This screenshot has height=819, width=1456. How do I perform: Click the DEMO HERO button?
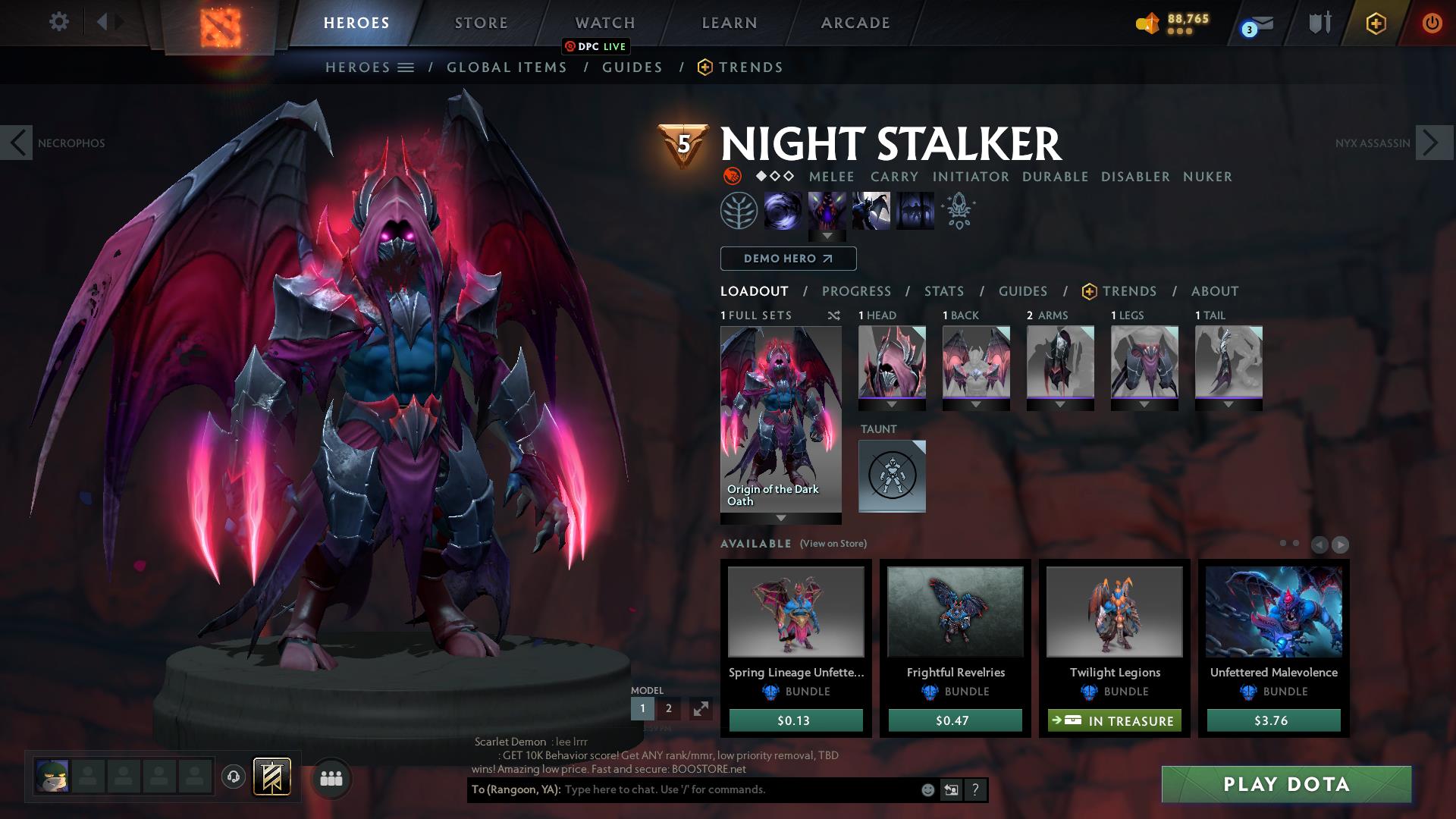[x=787, y=259]
